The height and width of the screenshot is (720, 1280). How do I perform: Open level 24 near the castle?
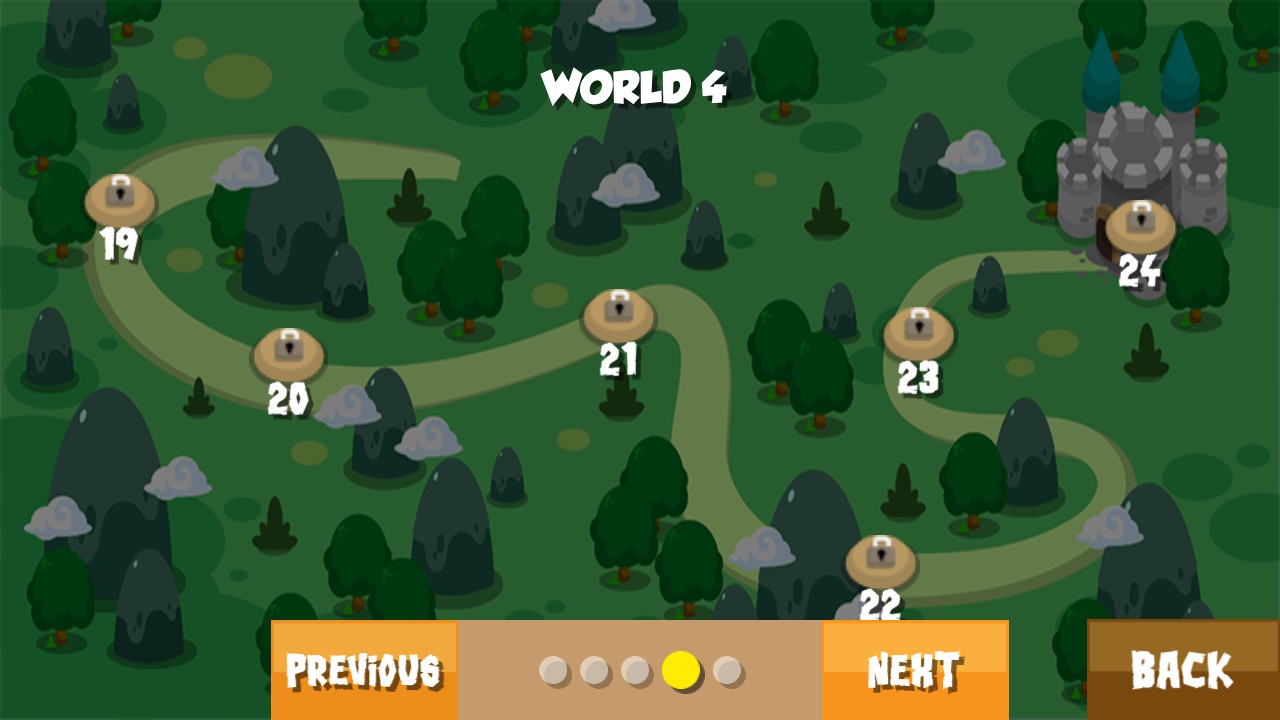click(1142, 225)
